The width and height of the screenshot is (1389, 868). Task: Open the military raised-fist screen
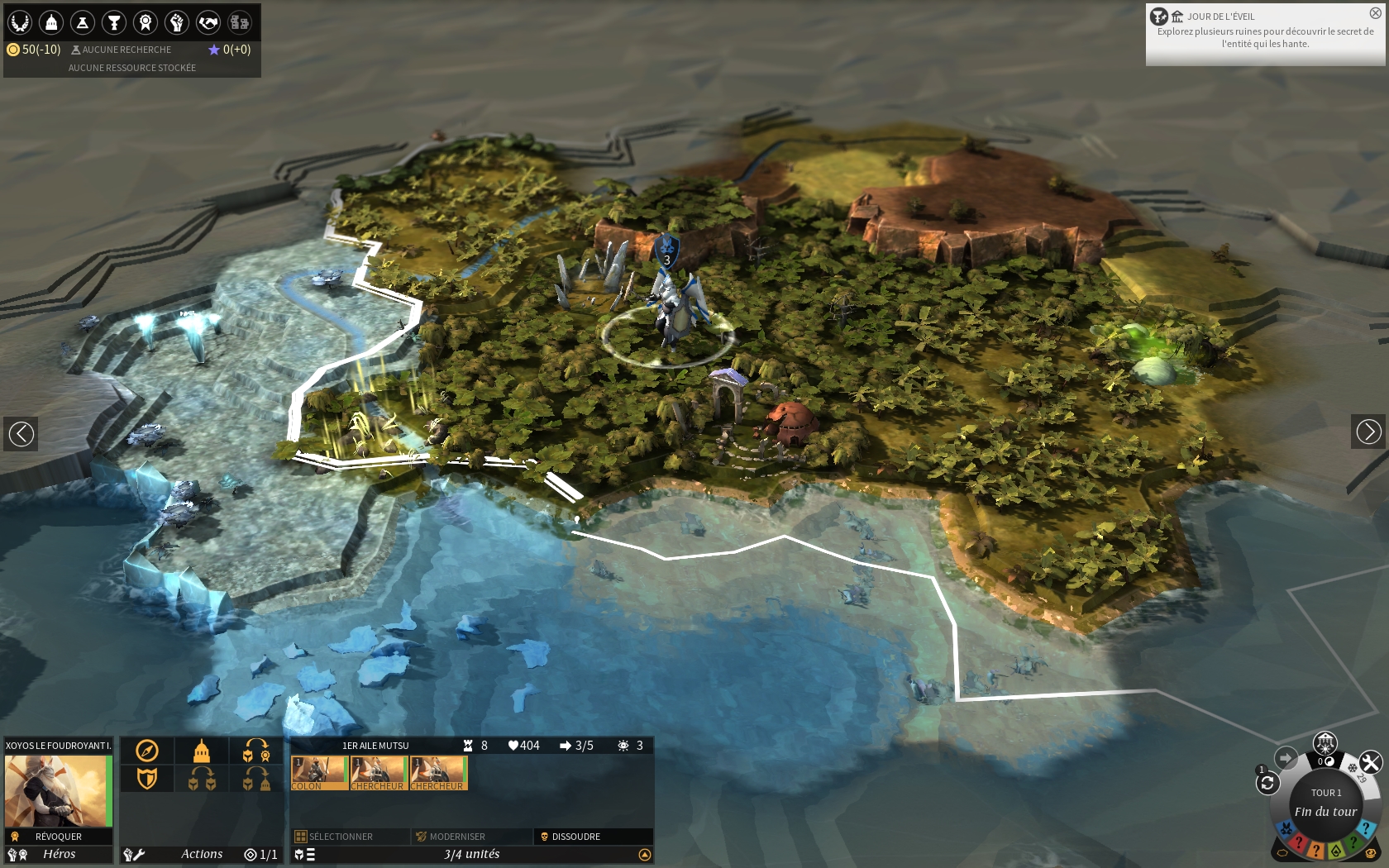click(177, 22)
